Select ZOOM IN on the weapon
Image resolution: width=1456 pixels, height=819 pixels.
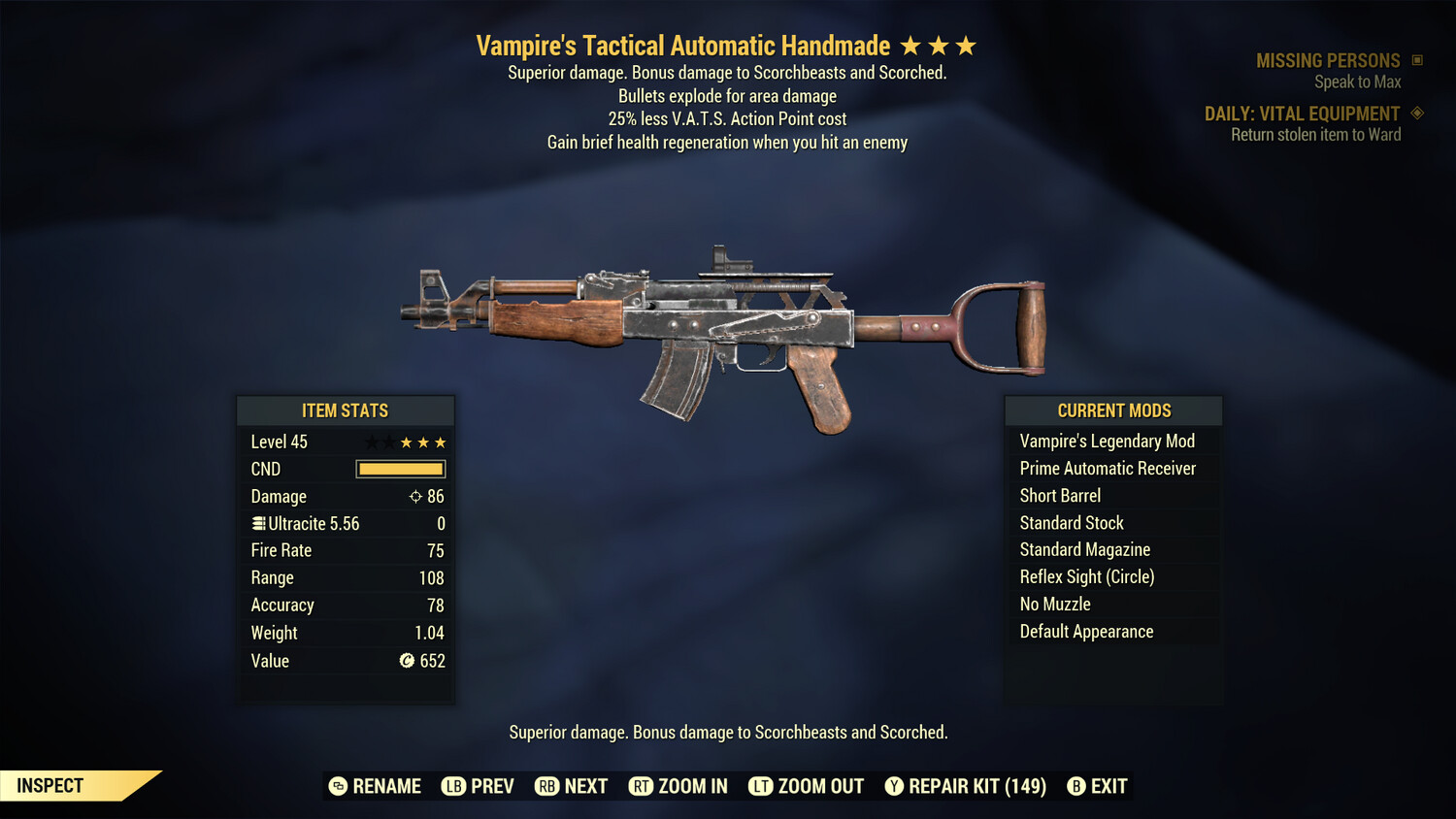click(x=678, y=786)
